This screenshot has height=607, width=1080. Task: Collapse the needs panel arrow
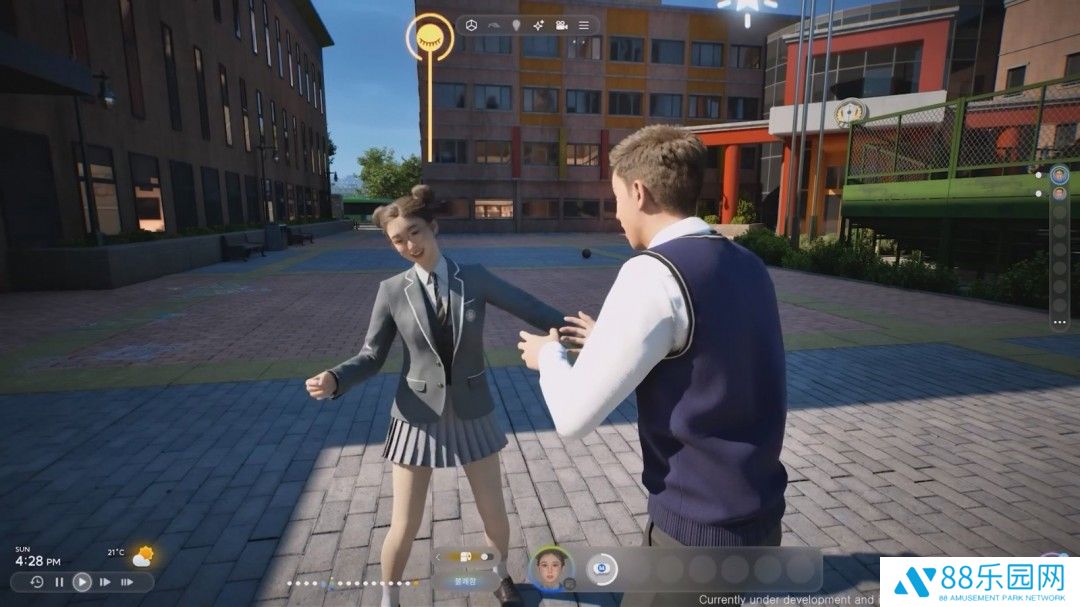(437, 557)
